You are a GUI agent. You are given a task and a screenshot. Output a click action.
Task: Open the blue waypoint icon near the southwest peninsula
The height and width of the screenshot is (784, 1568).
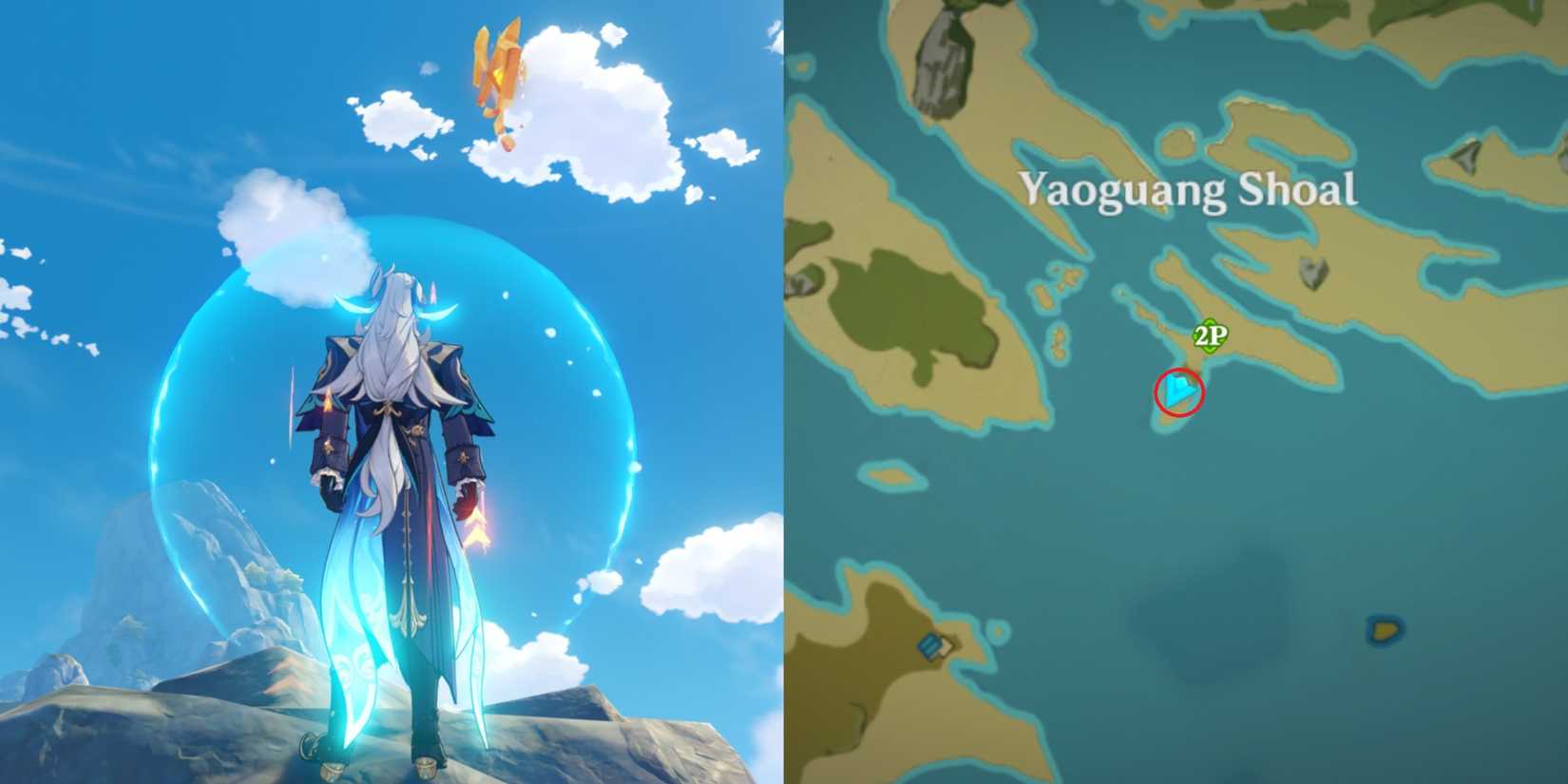(x=934, y=648)
